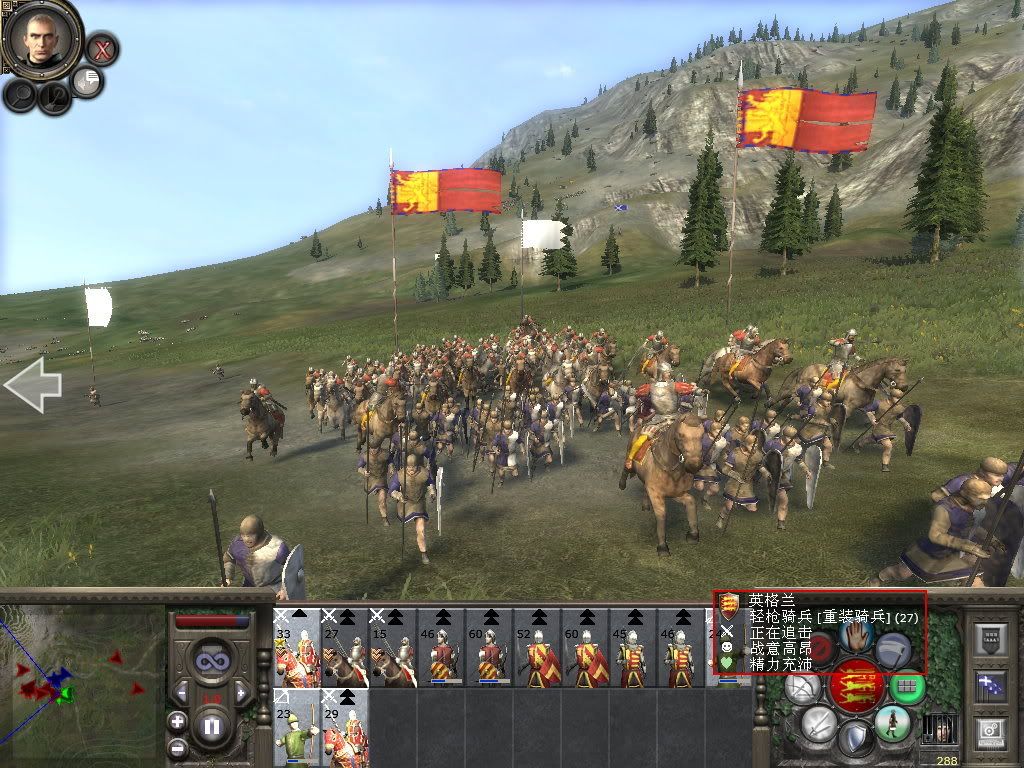This screenshot has height=768, width=1024.
Task: Select the general's cavalry card with 33 men
Action: (x=297, y=648)
